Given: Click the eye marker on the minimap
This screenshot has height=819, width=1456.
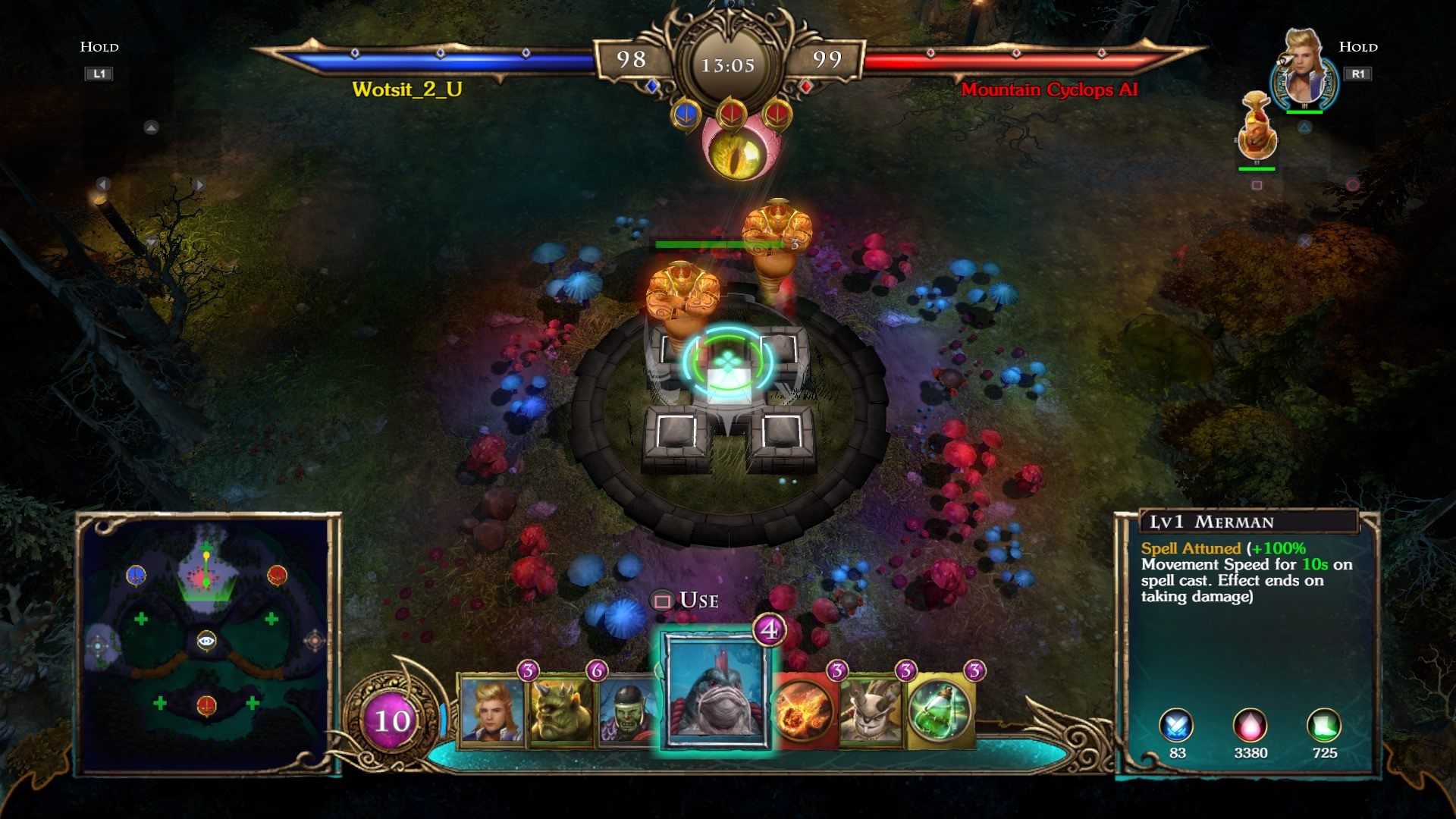Looking at the screenshot, I should point(206,642).
